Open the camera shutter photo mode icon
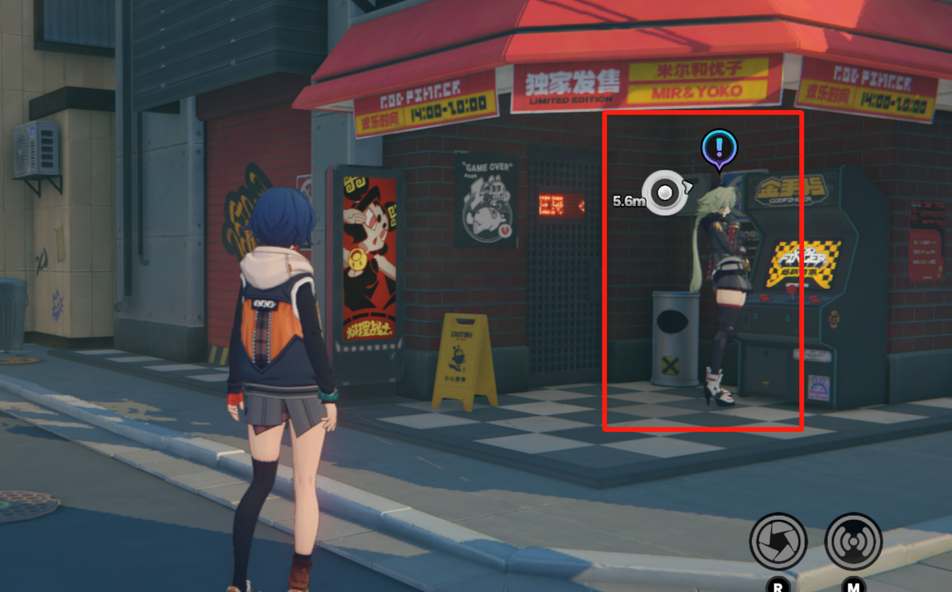The width and height of the screenshot is (952, 592). tap(778, 541)
